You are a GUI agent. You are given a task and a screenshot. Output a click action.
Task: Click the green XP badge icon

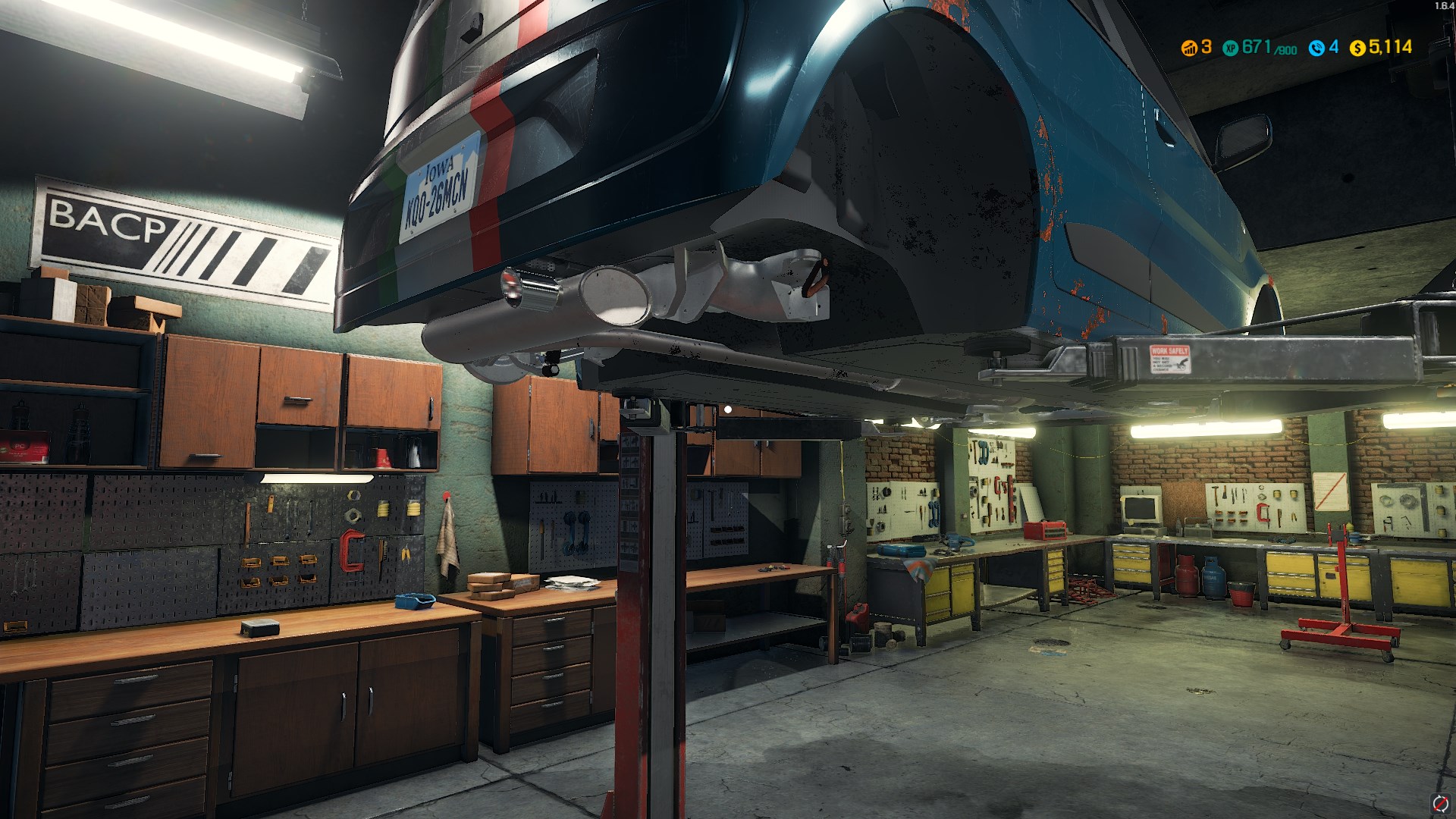click(x=1230, y=48)
